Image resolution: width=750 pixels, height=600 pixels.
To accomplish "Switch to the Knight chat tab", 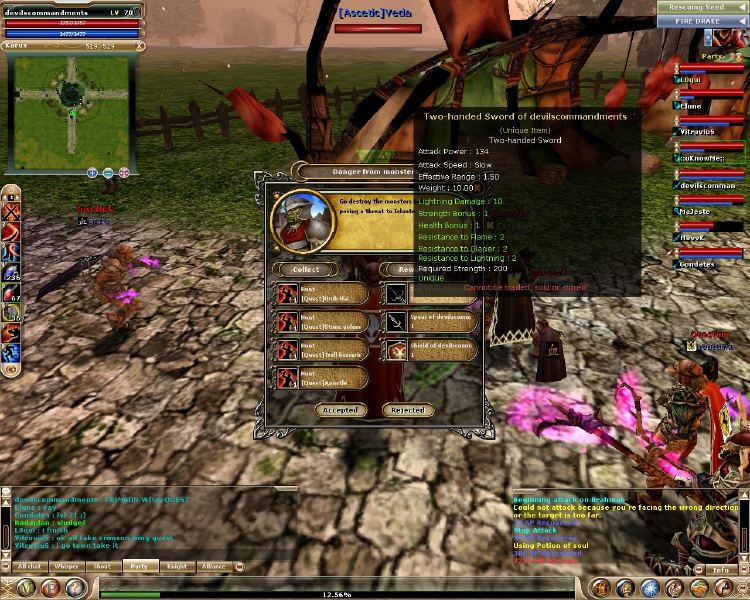I will pyautogui.click(x=177, y=566).
